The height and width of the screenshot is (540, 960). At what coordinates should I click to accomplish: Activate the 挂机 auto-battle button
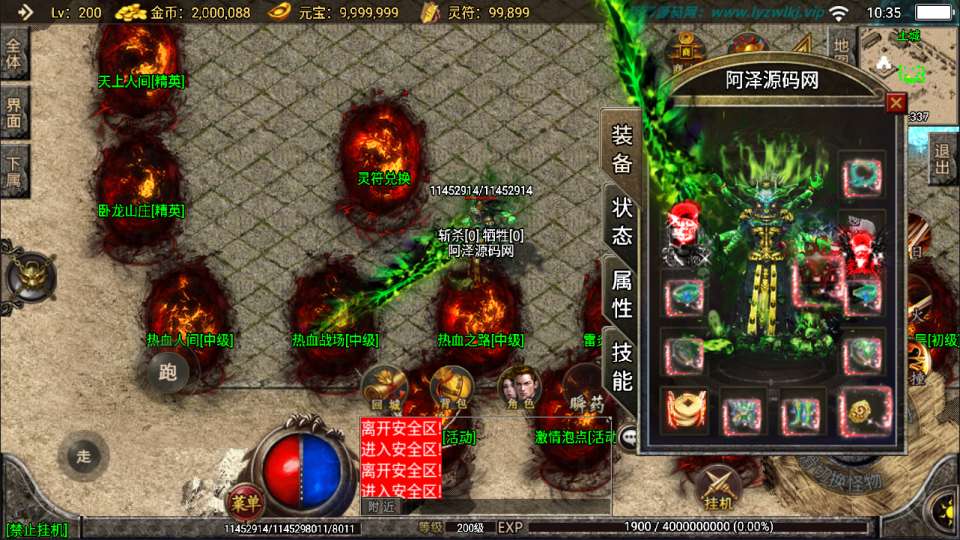click(717, 487)
